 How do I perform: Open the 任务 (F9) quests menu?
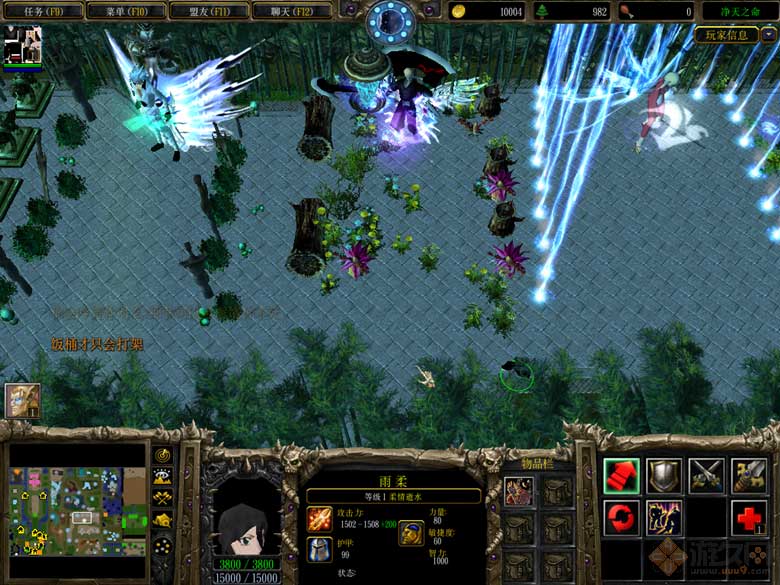[40, 11]
